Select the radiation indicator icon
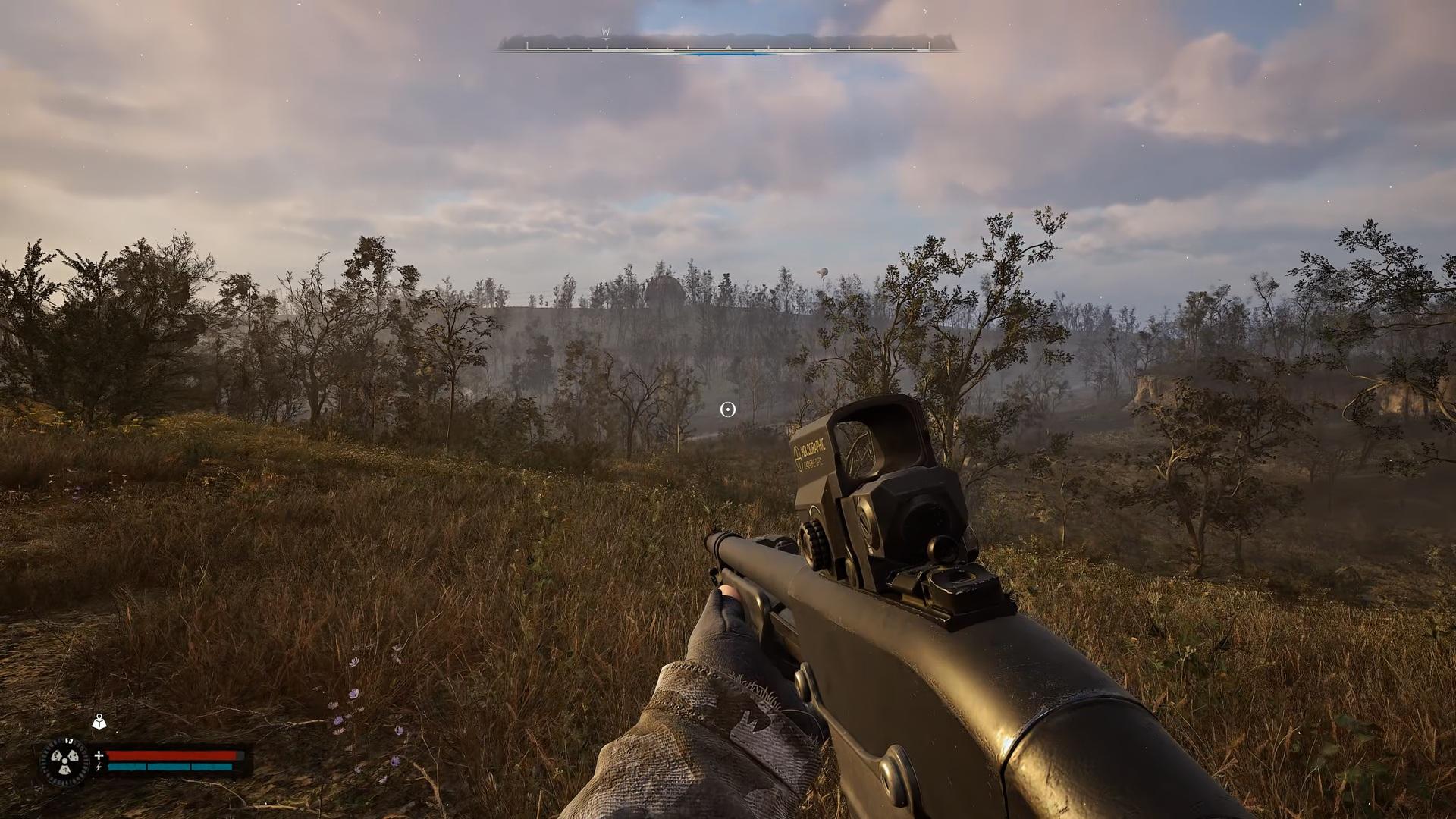This screenshot has height=819, width=1456. point(64,761)
